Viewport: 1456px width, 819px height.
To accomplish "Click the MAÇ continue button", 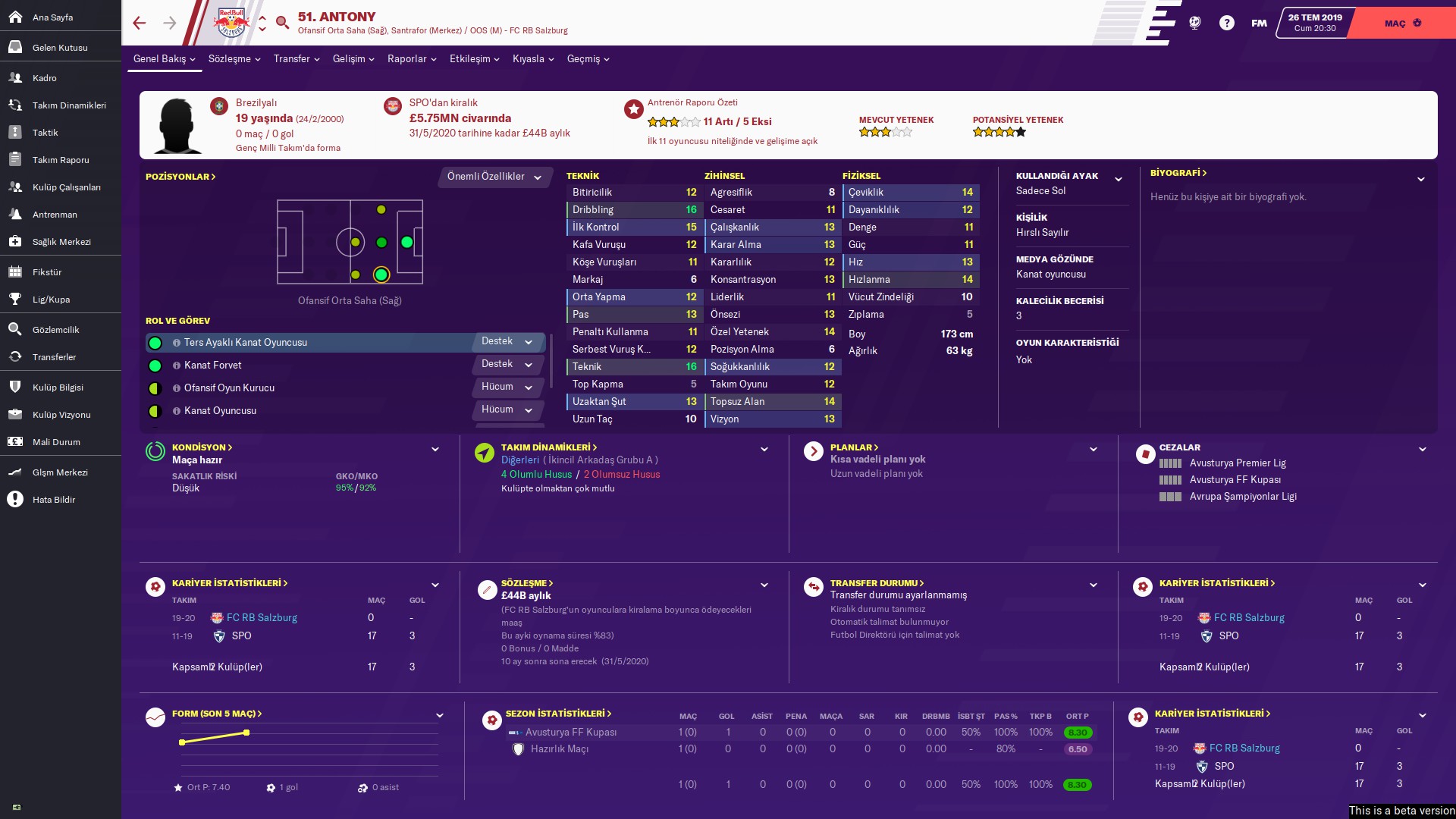I will [x=1403, y=23].
